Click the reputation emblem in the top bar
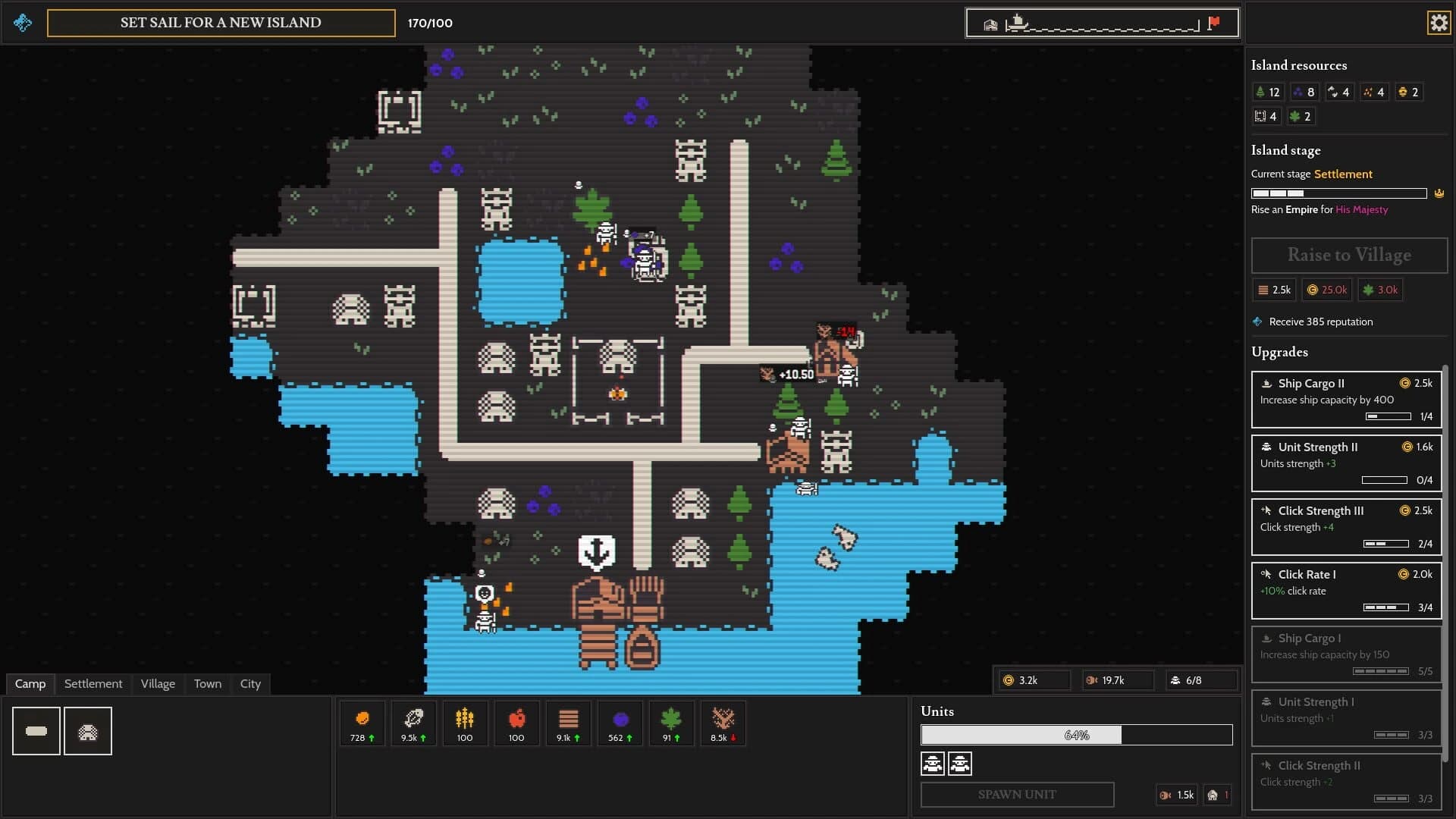This screenshot has width=1456, height=819. [x=22, y=22]
